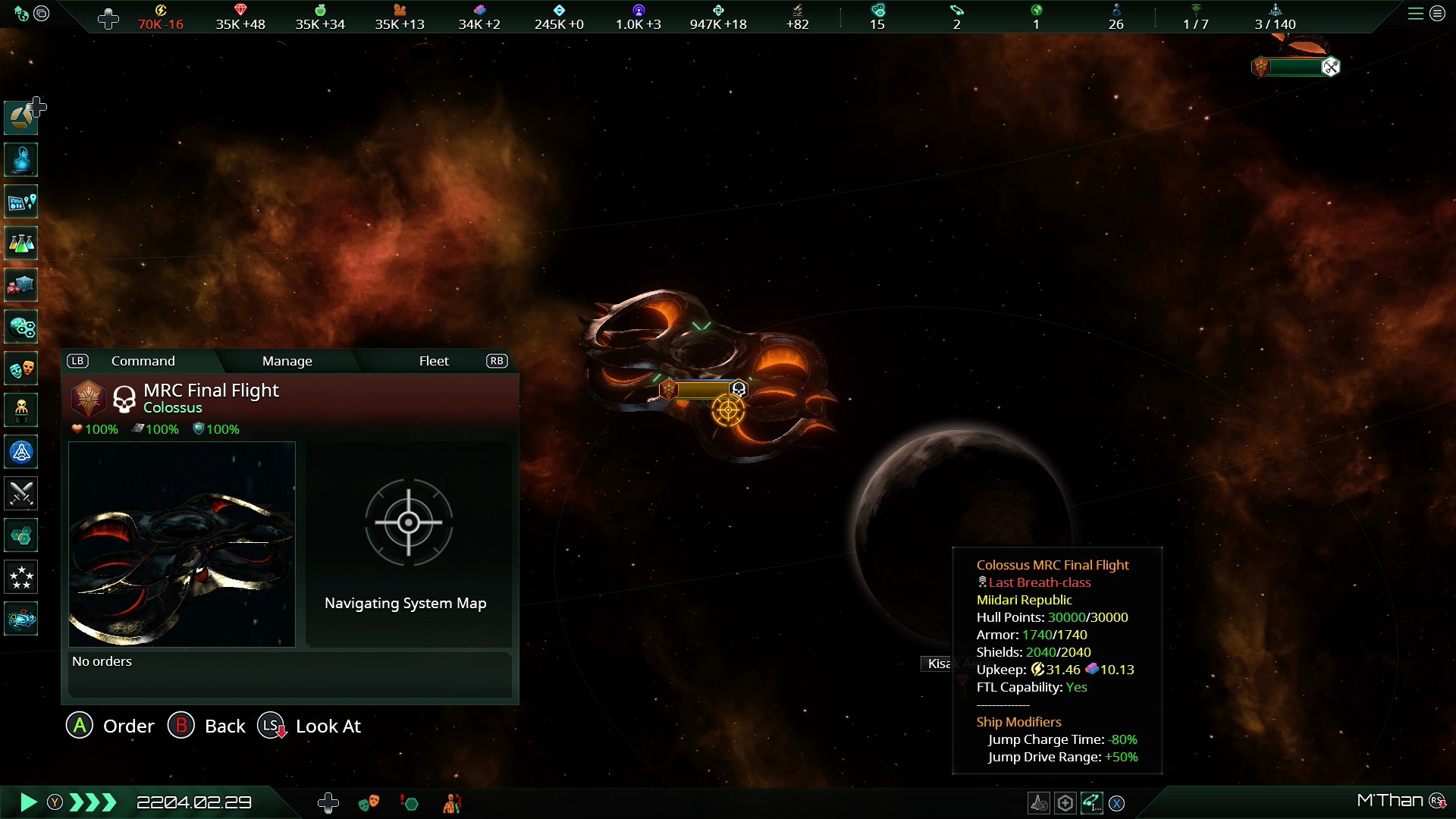Click the game speed chevrons
Screen dimensions: 1456x819
93,802
